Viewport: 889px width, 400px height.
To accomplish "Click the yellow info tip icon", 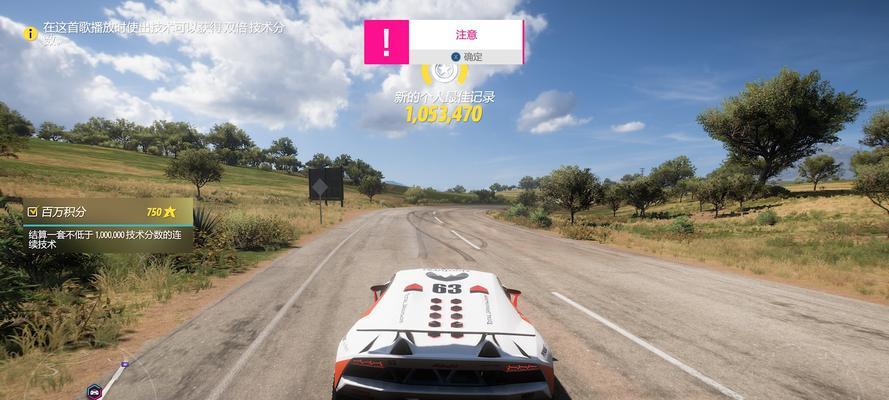I will [31, 33].
